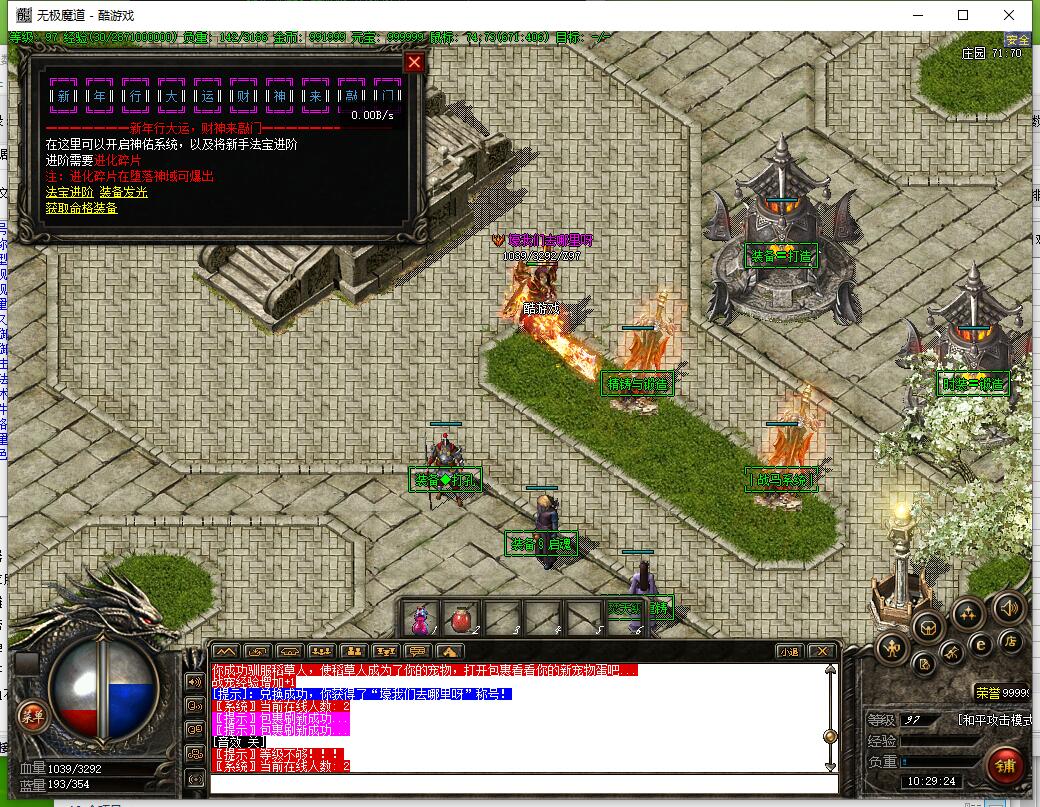Close the chat panel with the X button
The height and width of the screenshot is (807, 1040).
(821, 651)
